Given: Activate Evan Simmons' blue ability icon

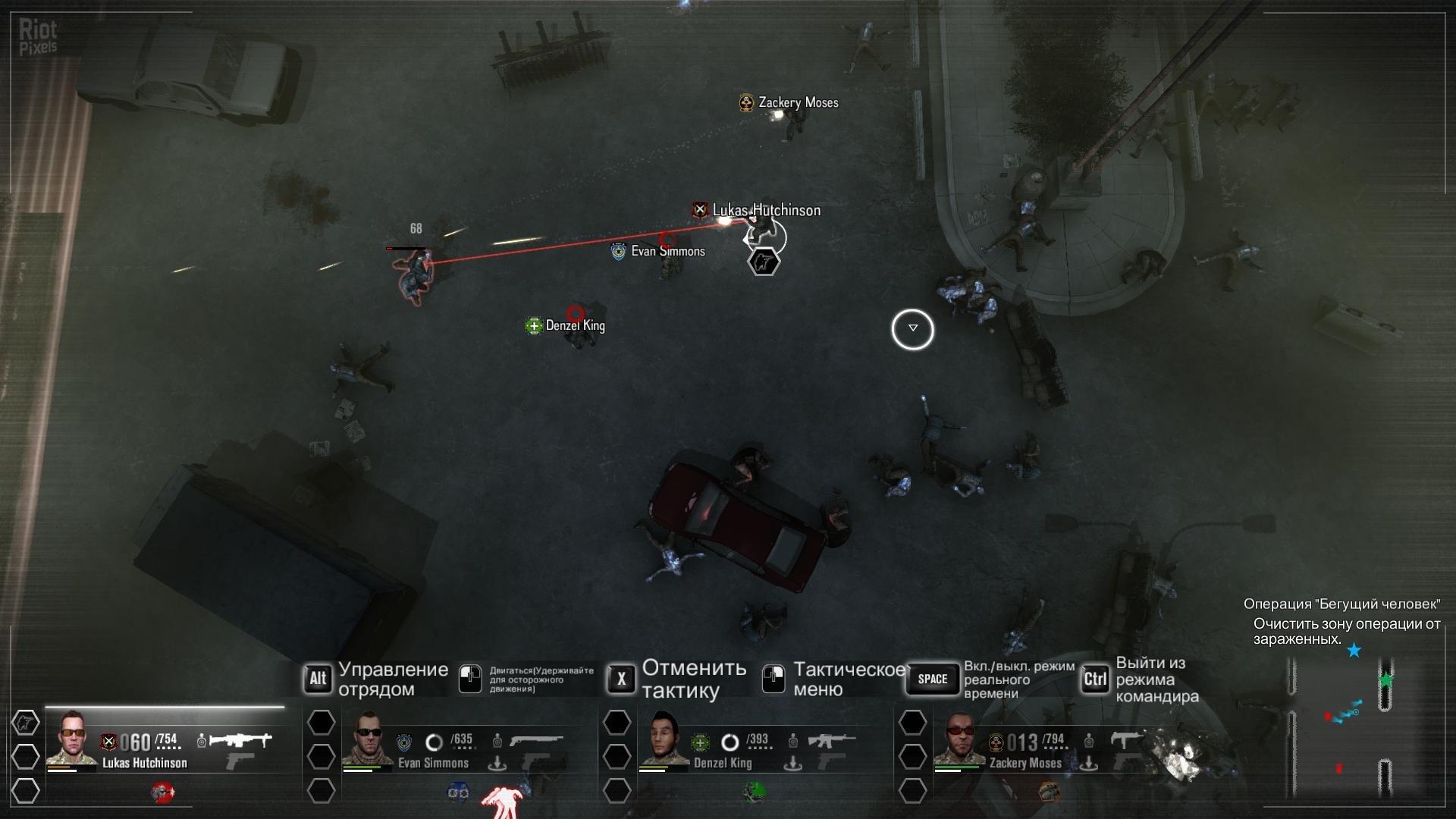Looking at the screenshot, I should [458, 793].
